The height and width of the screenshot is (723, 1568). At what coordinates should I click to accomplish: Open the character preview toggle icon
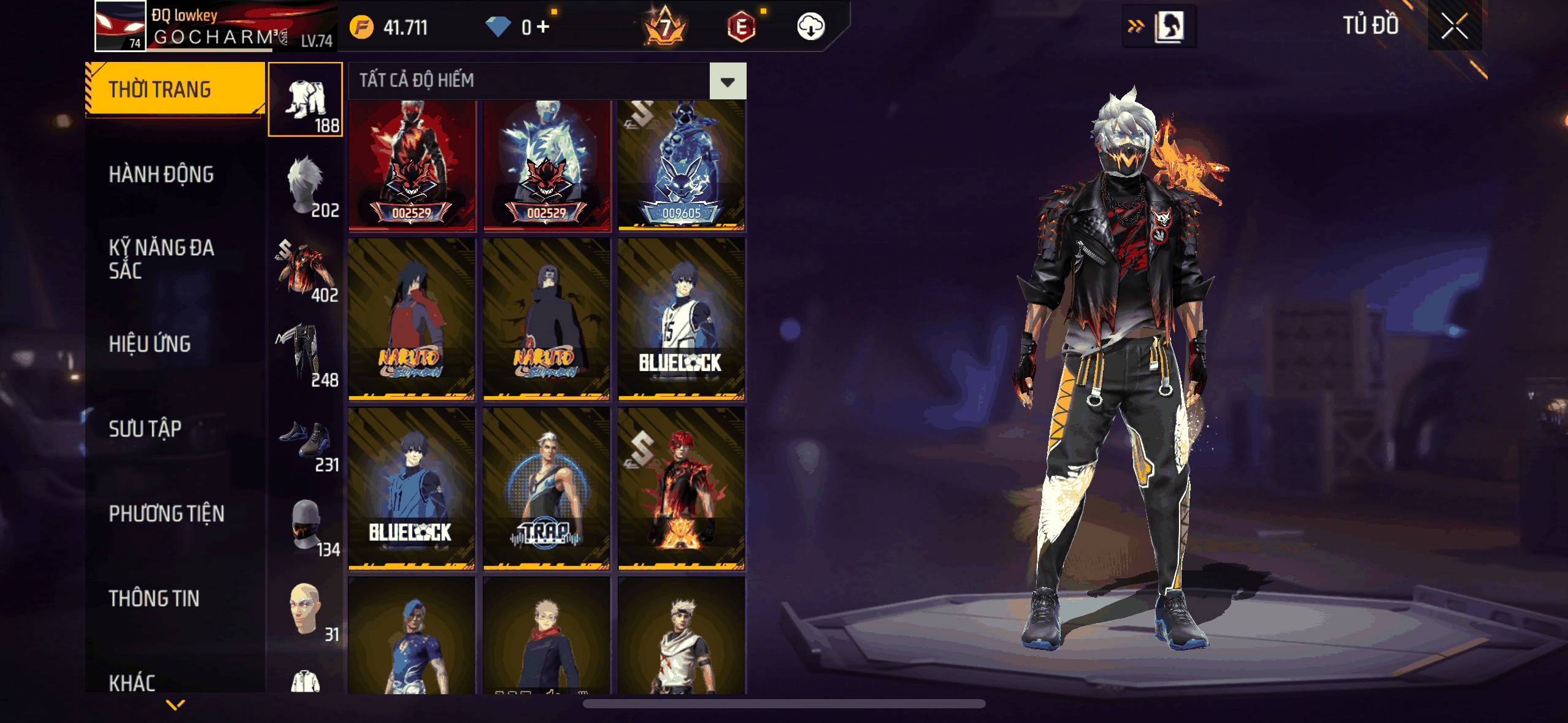(x=1169, y=27)
